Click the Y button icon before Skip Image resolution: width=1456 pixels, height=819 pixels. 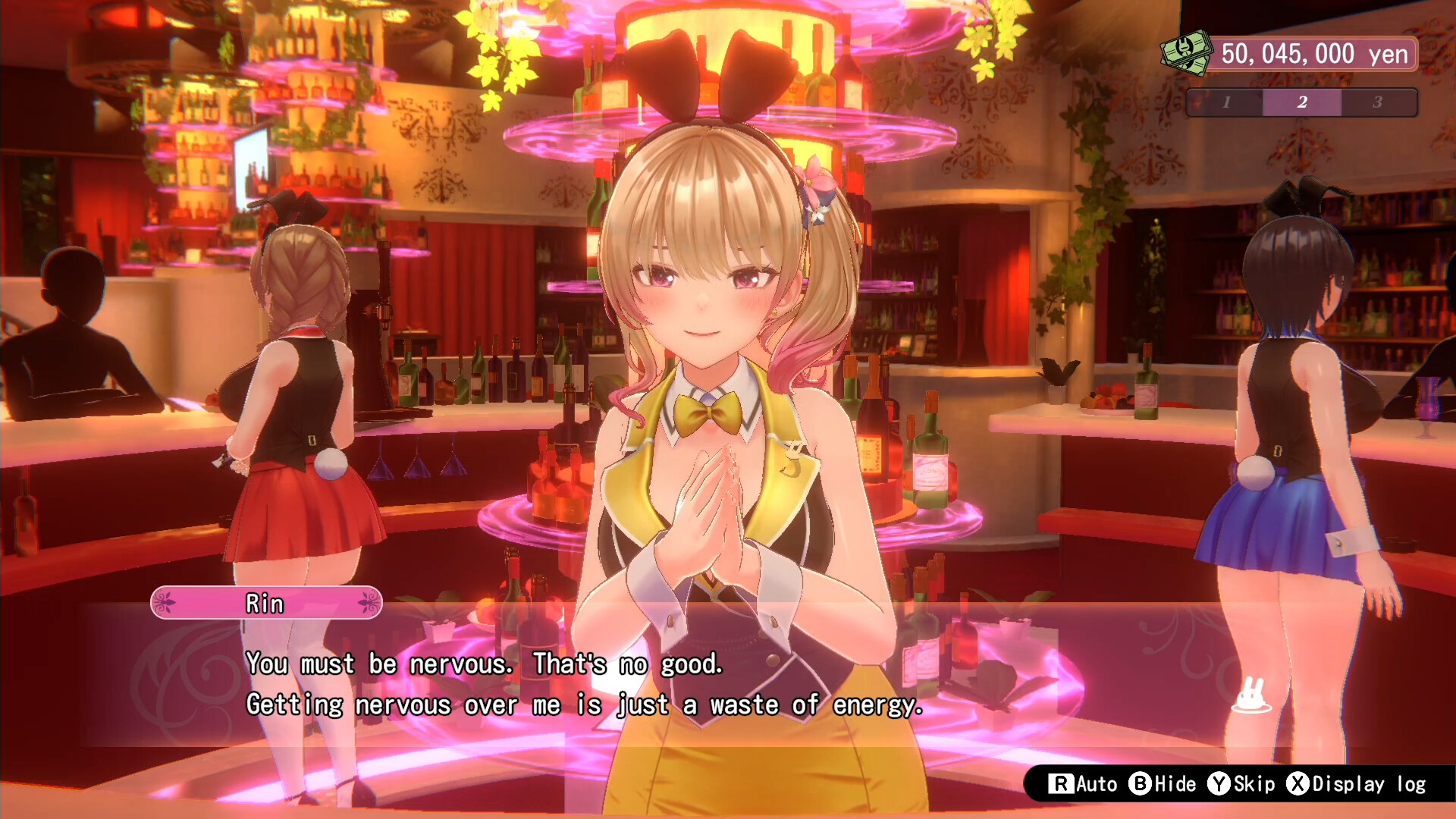tap(1219, 784)
